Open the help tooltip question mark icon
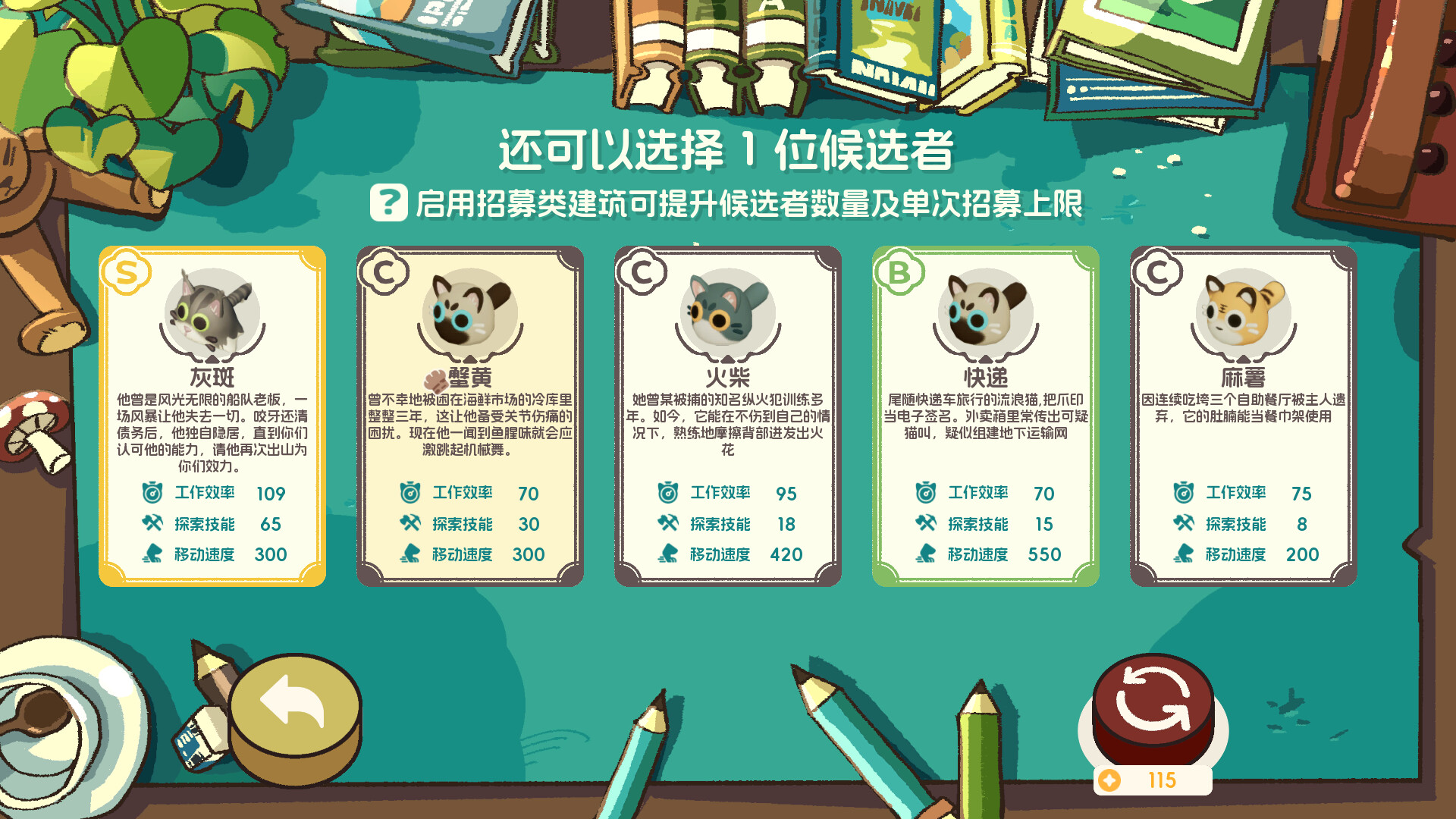The height and width of the screenshot is (819, 1456). [x=389, y=202]
